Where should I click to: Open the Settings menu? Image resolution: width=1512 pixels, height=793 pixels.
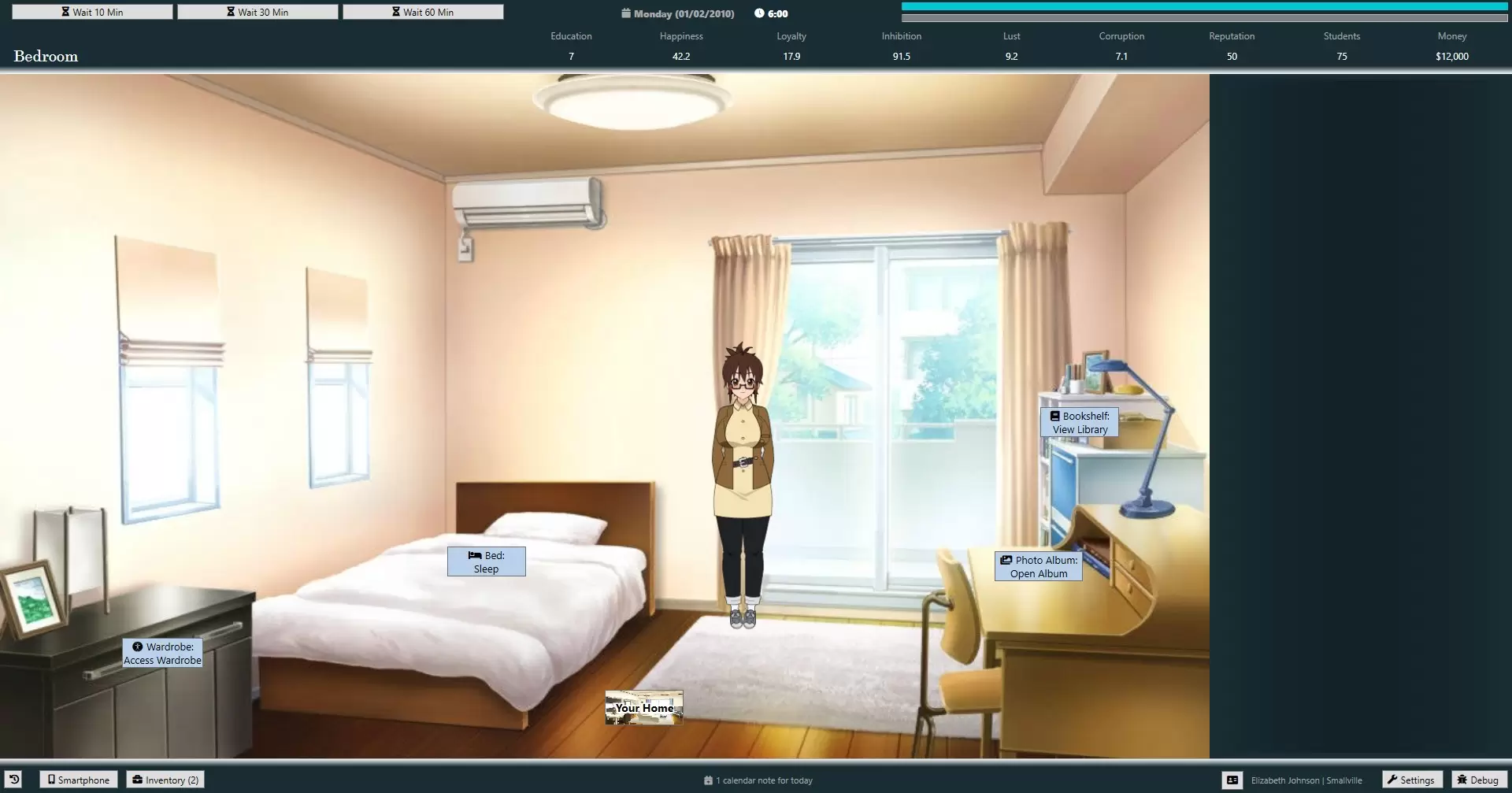(x=1410, y=780)
